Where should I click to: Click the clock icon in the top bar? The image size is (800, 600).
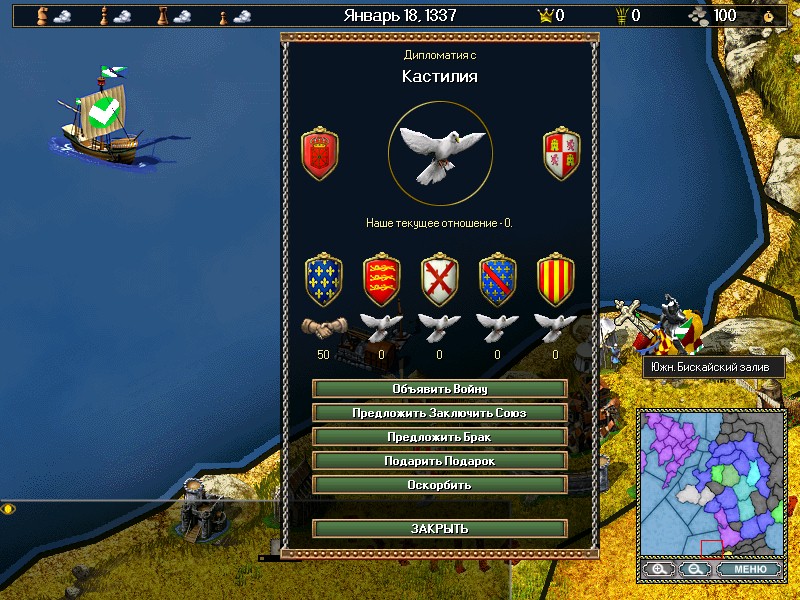tap(768, 15)
